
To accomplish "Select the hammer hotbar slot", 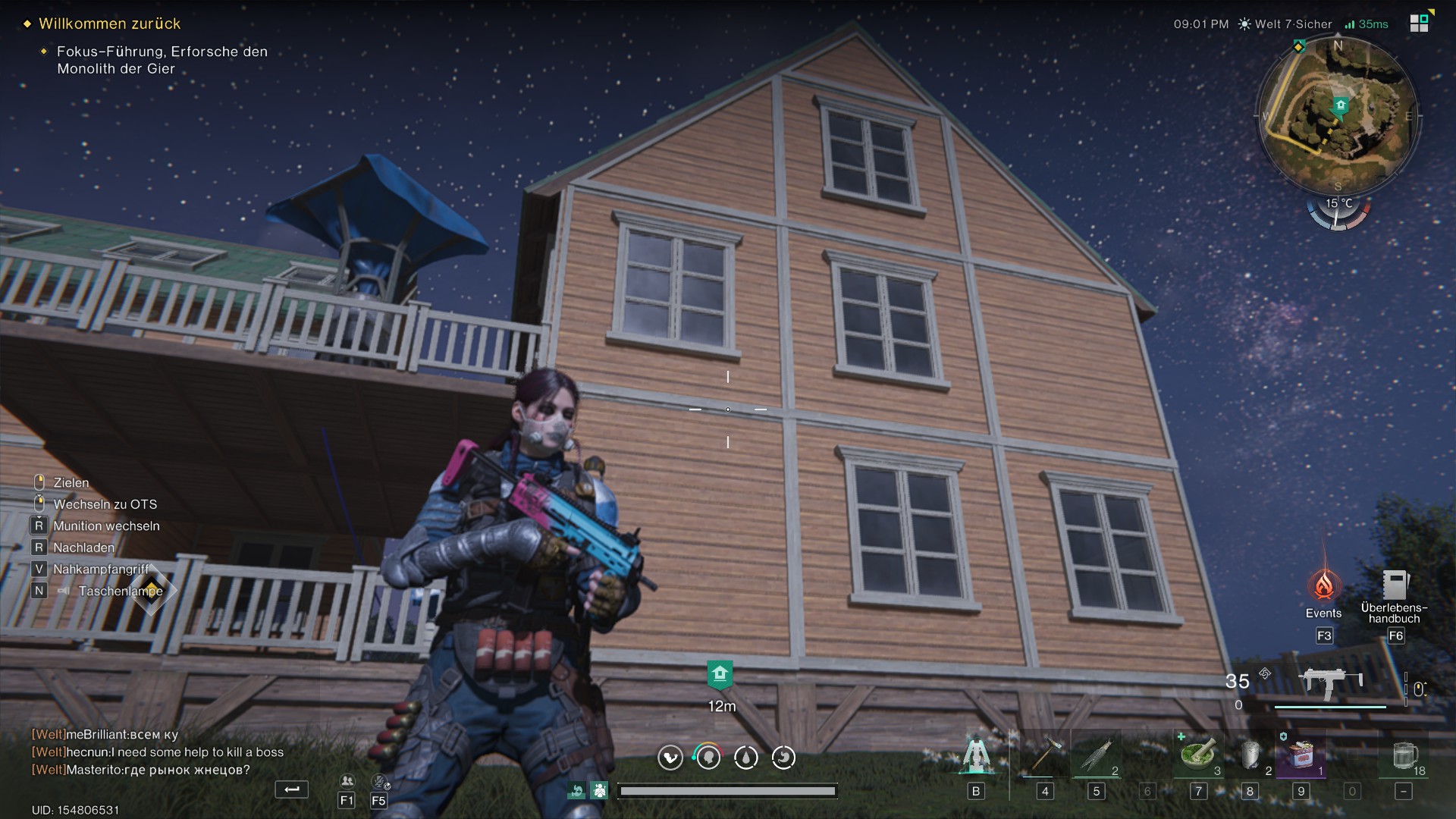I will pyautogui.click(x=1043, y=755).
